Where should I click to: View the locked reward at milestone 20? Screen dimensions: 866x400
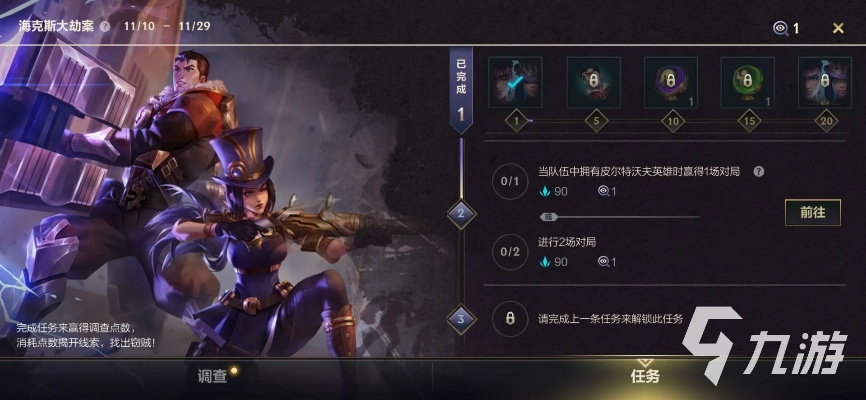pos(824,82)
